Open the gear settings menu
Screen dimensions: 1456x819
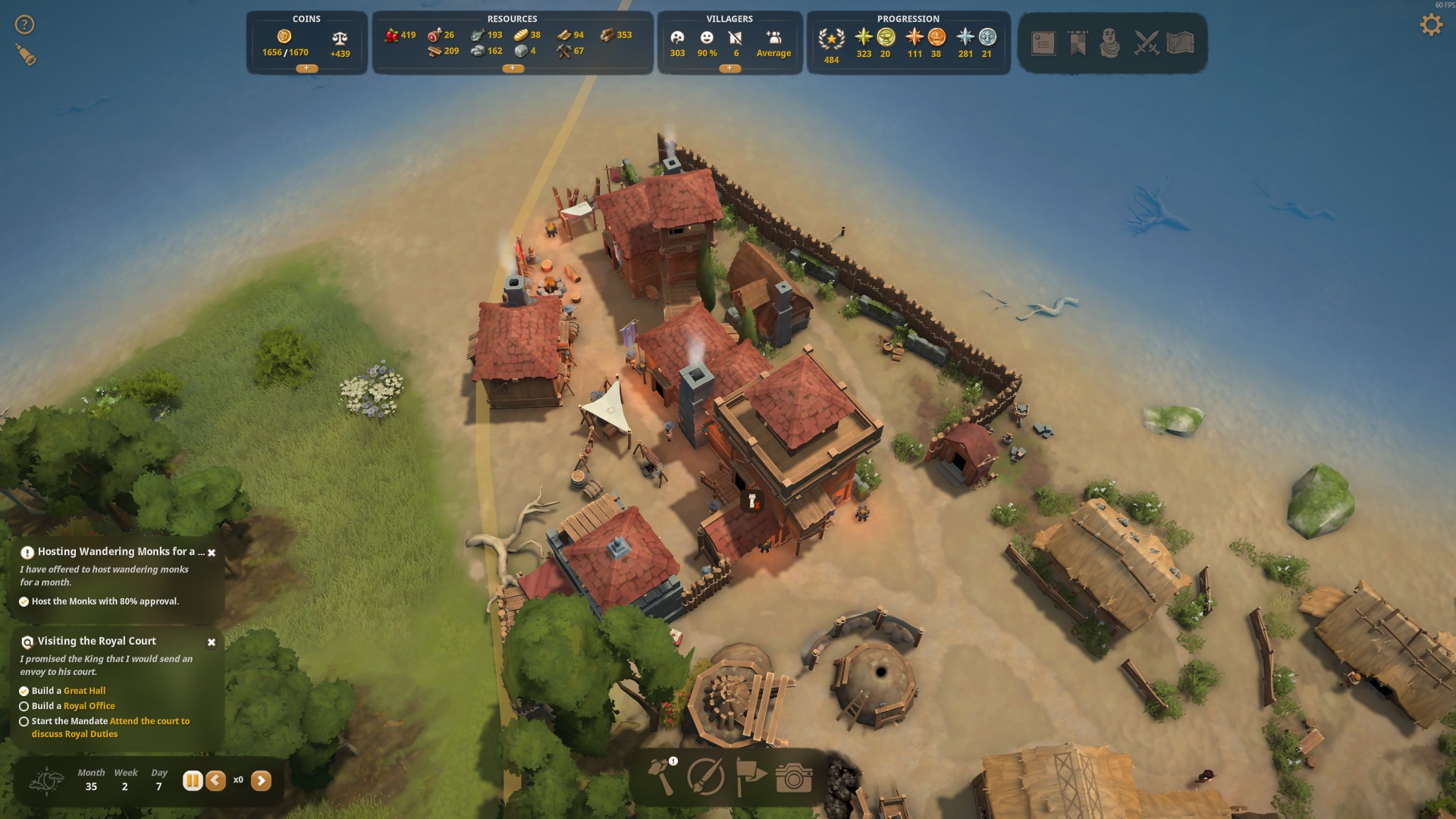(x=1430, y=25)
